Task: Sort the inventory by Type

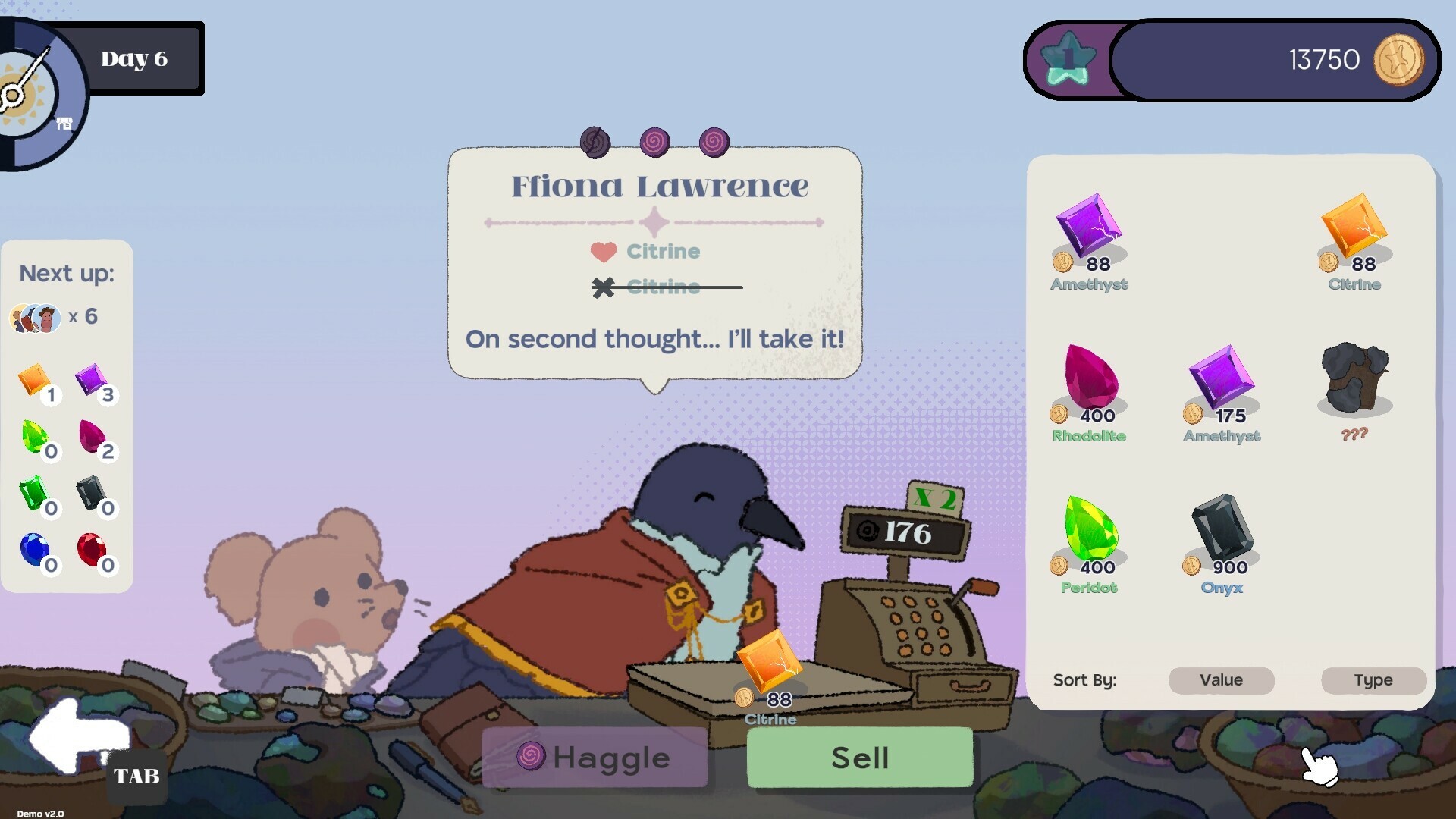Action: (1373, 680)
